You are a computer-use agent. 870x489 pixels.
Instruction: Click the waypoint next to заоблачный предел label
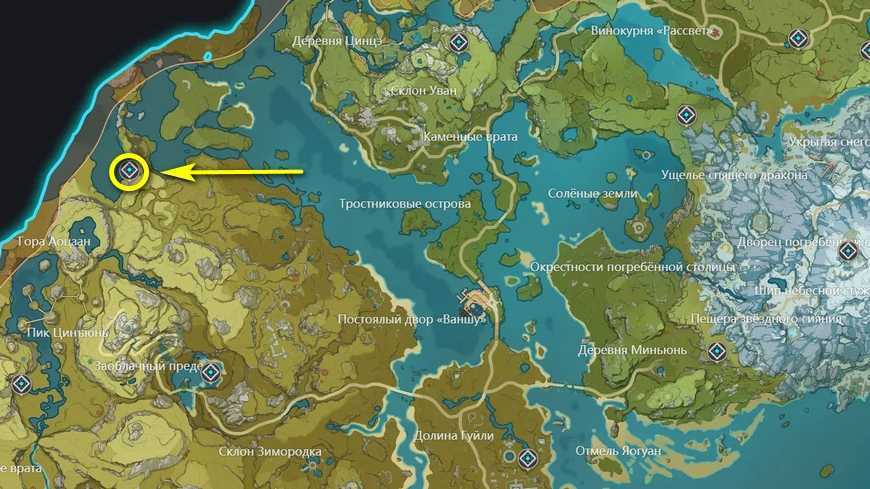[211, 373]
